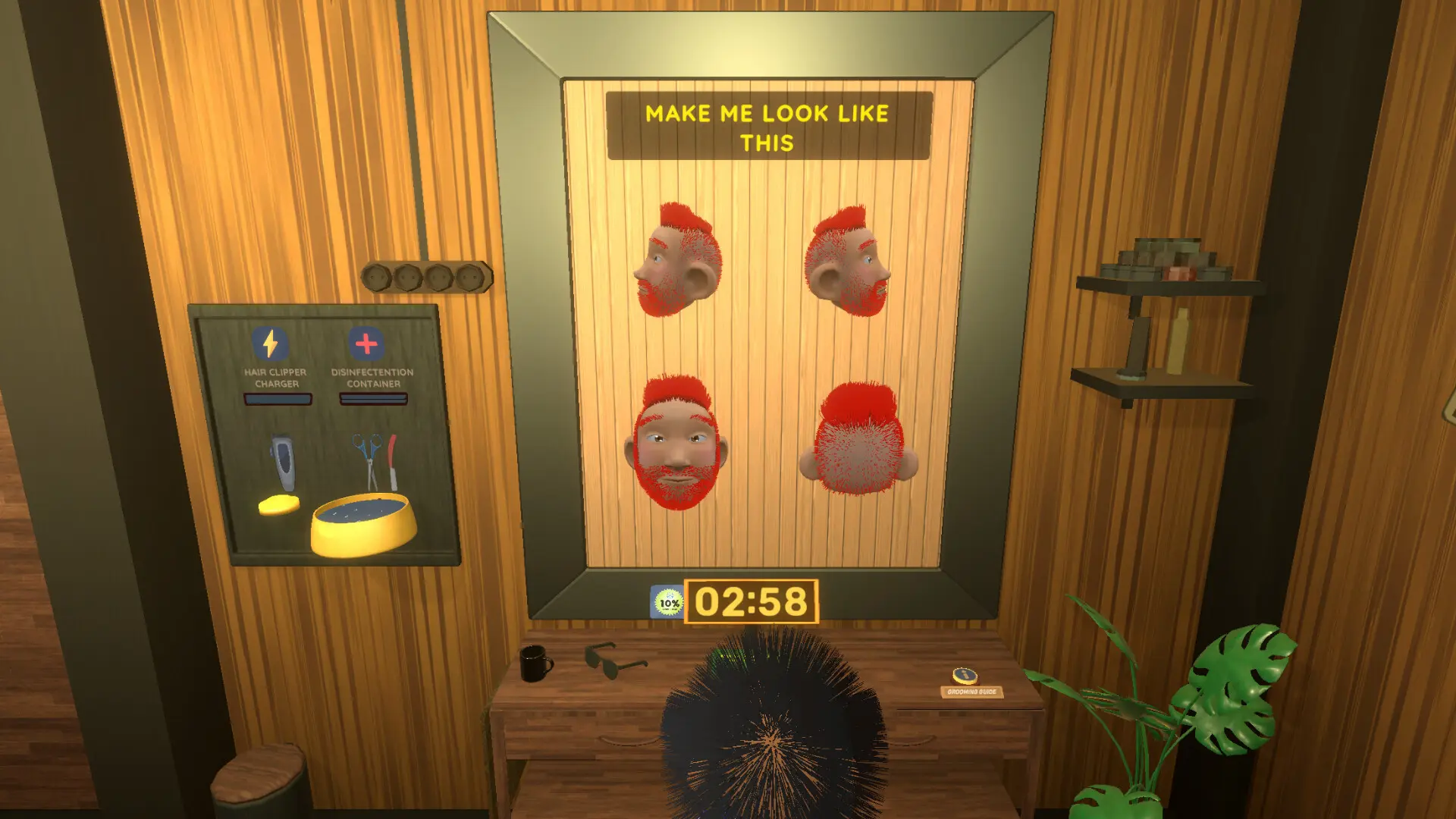Click the countdown timer showing 02:58
Image resolution: width=1456 pixels, height=819 pixels.
tap(749, 601)
